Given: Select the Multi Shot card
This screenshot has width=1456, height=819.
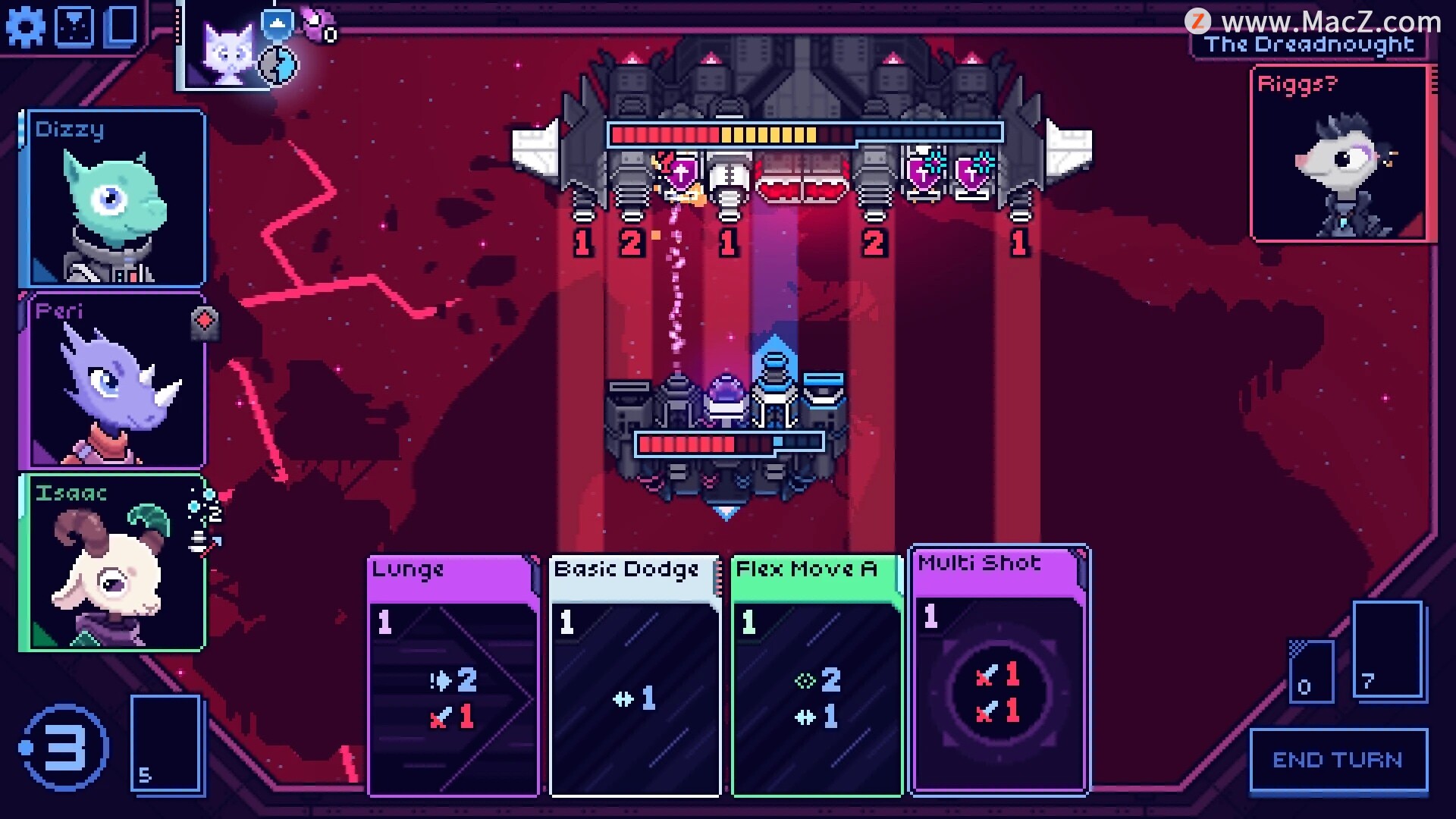Looking at the screenshot, I should tap(999, 669).
